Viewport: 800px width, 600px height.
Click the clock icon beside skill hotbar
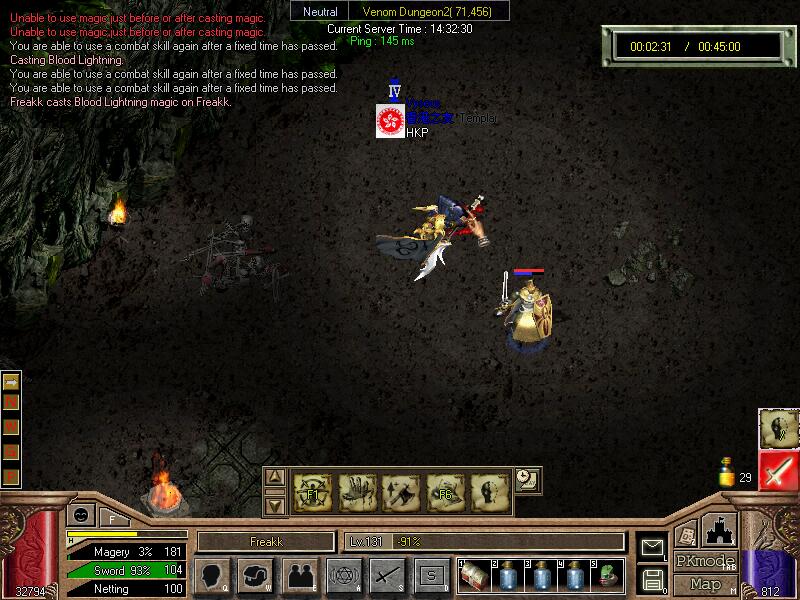tap(526, 479)
